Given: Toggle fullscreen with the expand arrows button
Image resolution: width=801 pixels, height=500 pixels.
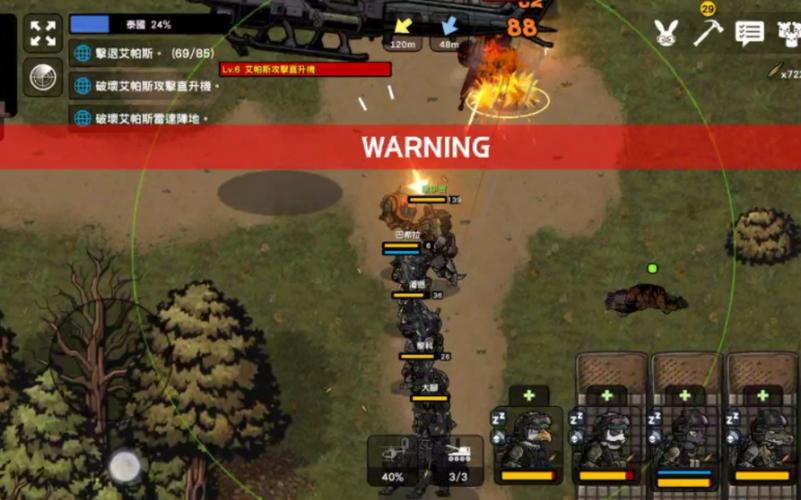Looking at the screenshot, I should [x=43, y=34].
